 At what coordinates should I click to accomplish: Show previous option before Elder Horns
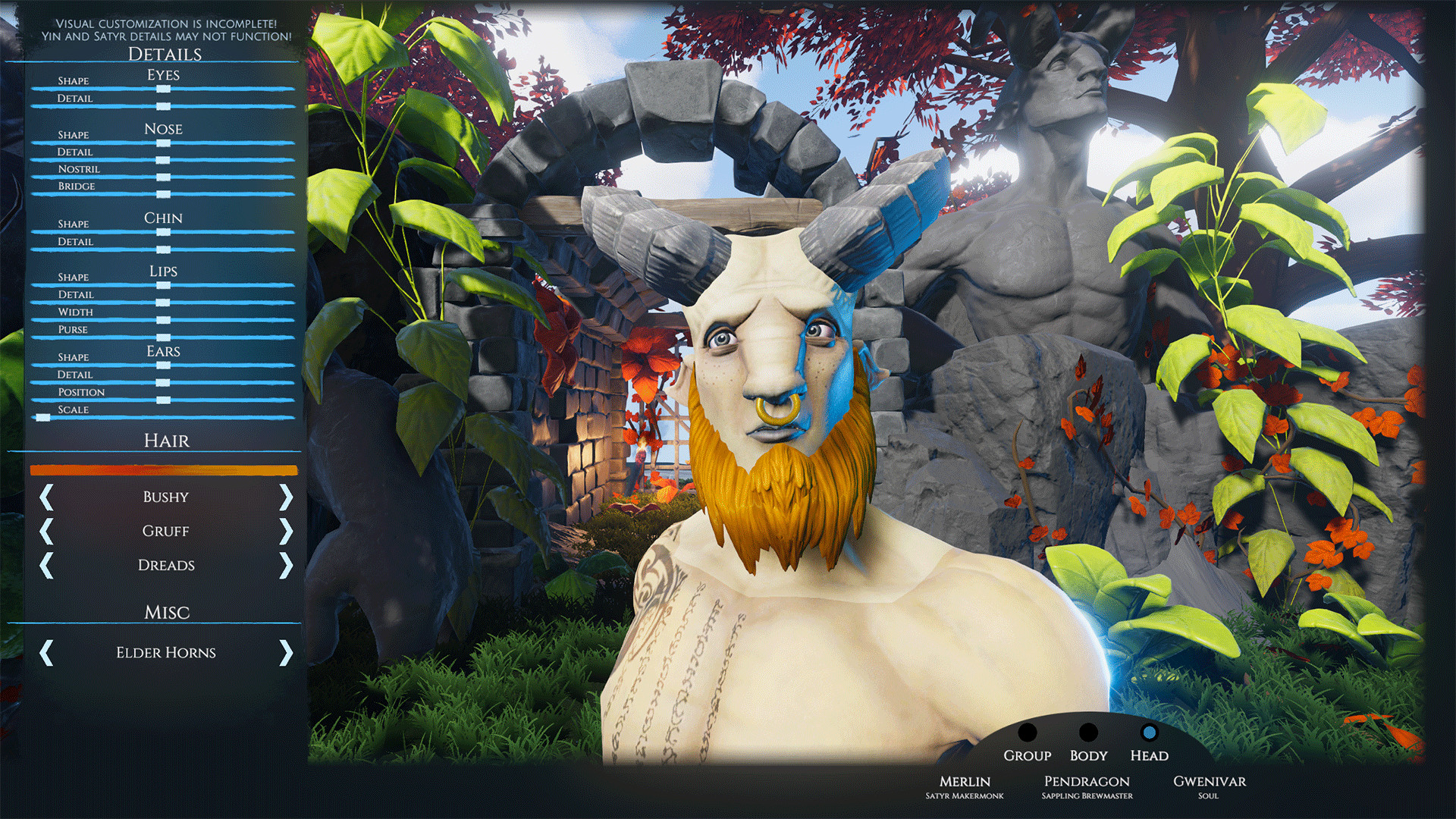pos(46,652)
